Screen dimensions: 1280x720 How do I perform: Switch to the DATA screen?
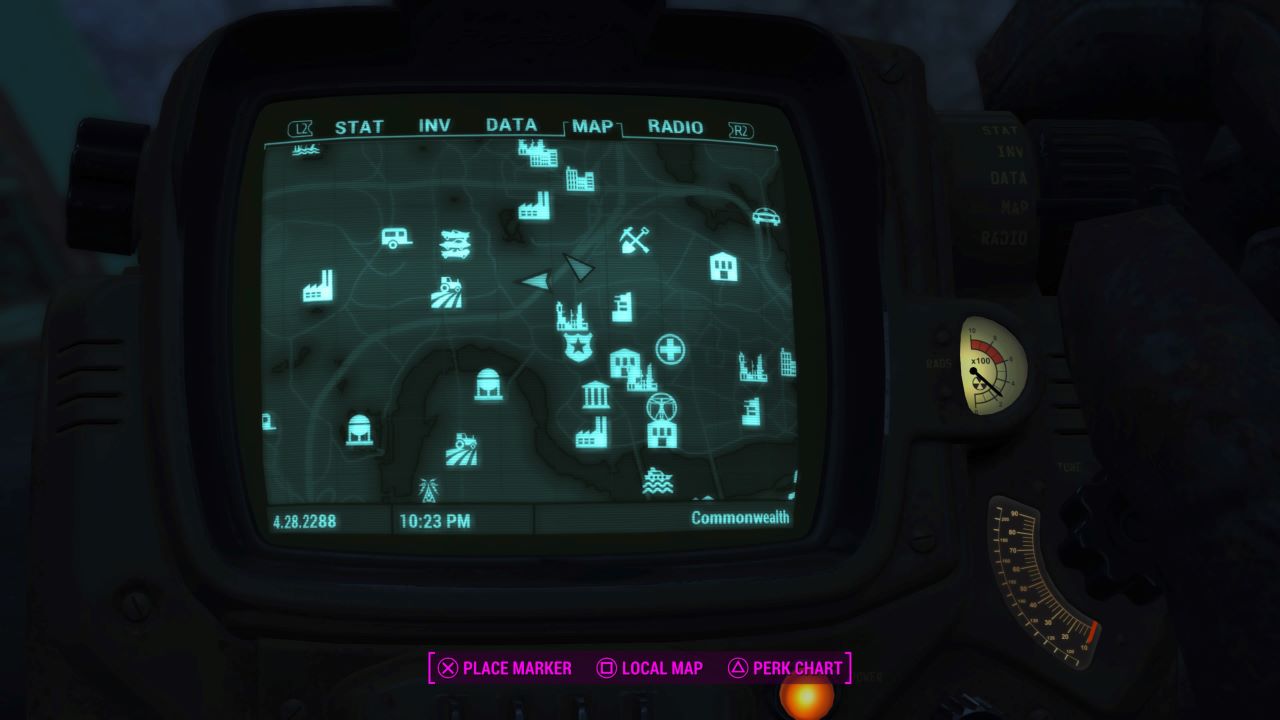pos(510,126)
